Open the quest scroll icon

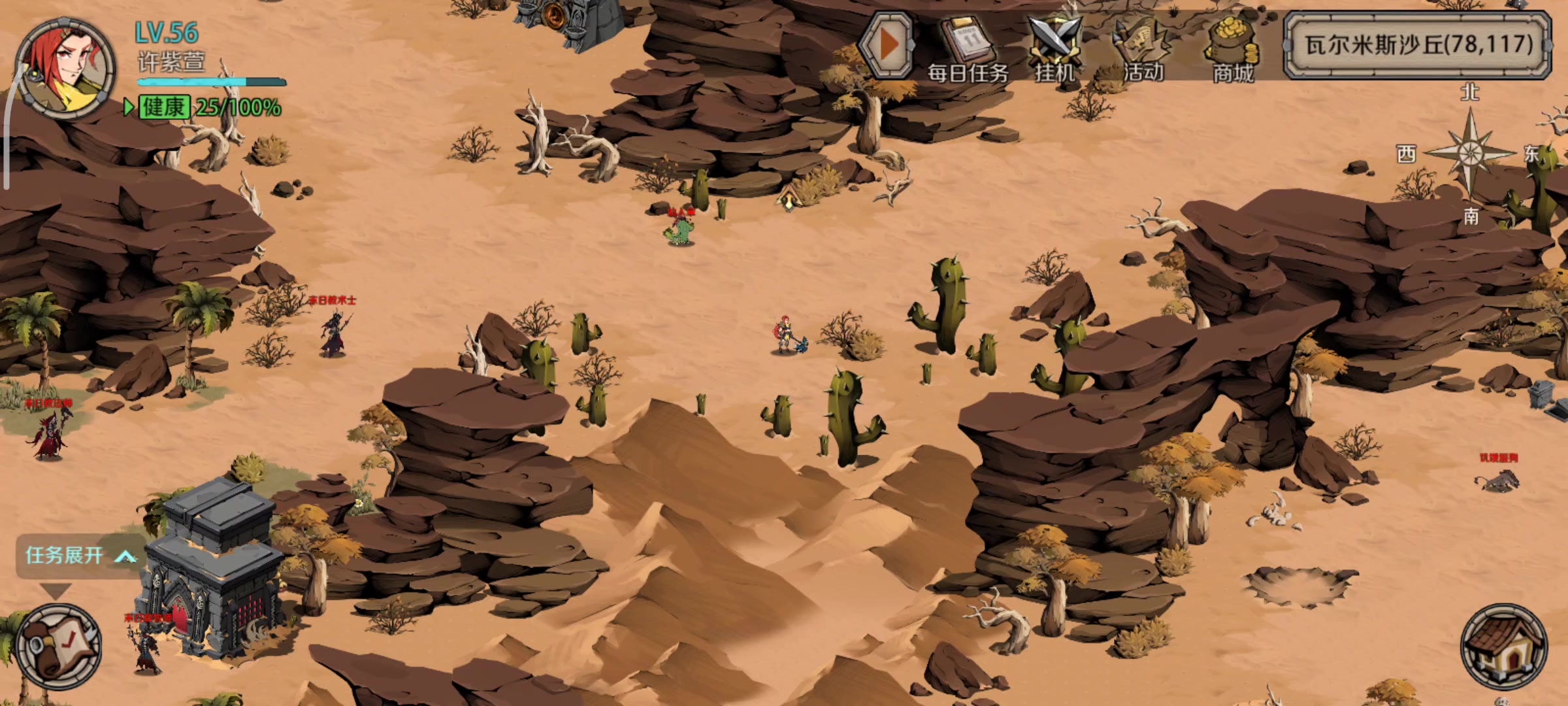(x=59, y=647)
